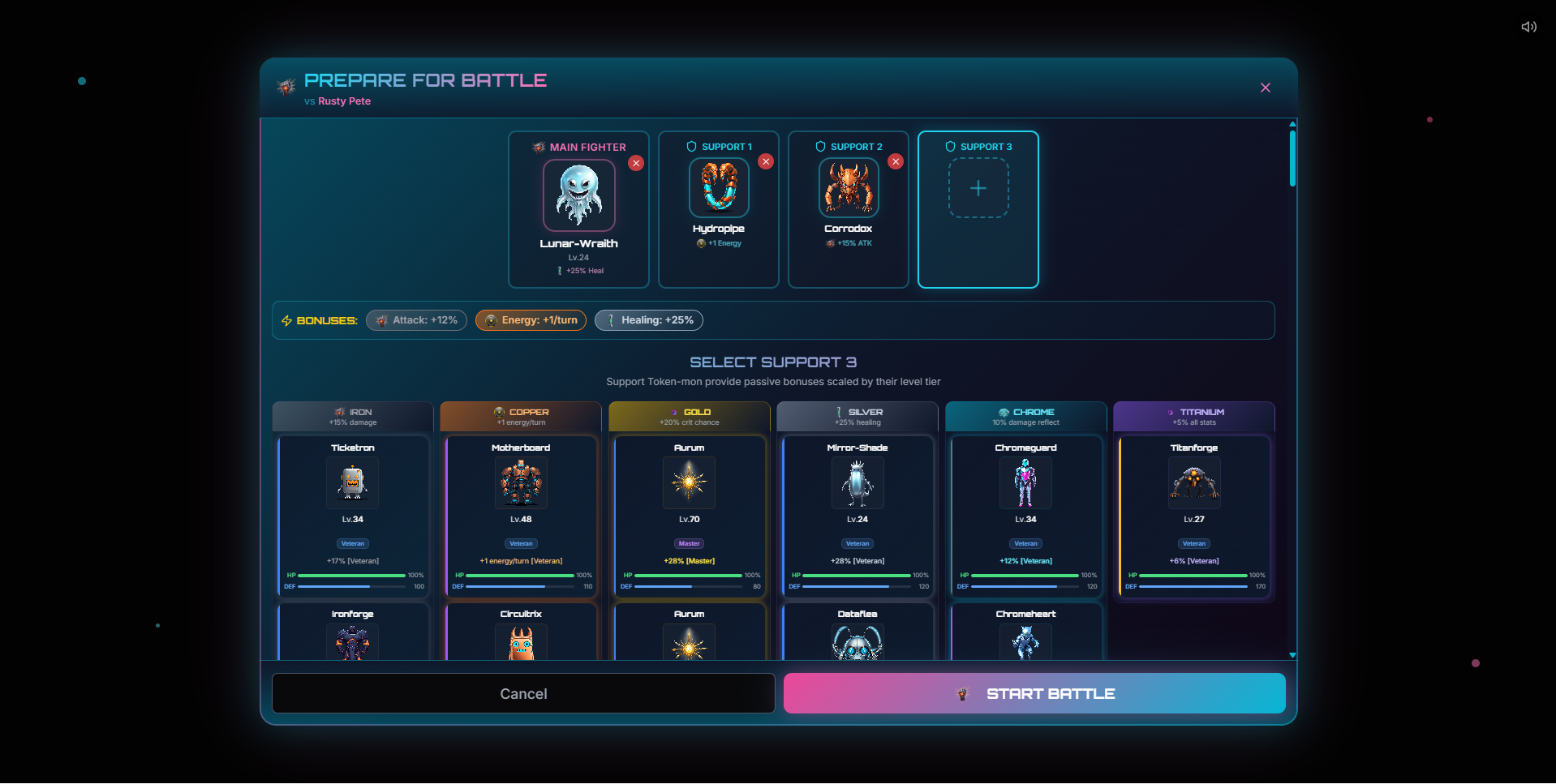
Task: Toggle the Healing +25% bonus chip
Action: (x=648, y=320)
